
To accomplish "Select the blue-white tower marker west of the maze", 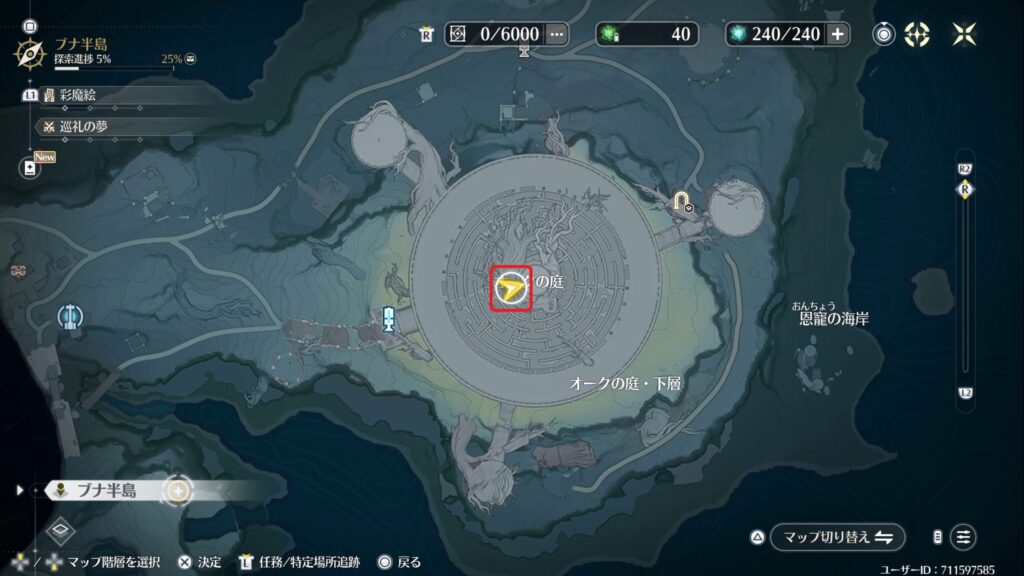I will tap(389, 318).
